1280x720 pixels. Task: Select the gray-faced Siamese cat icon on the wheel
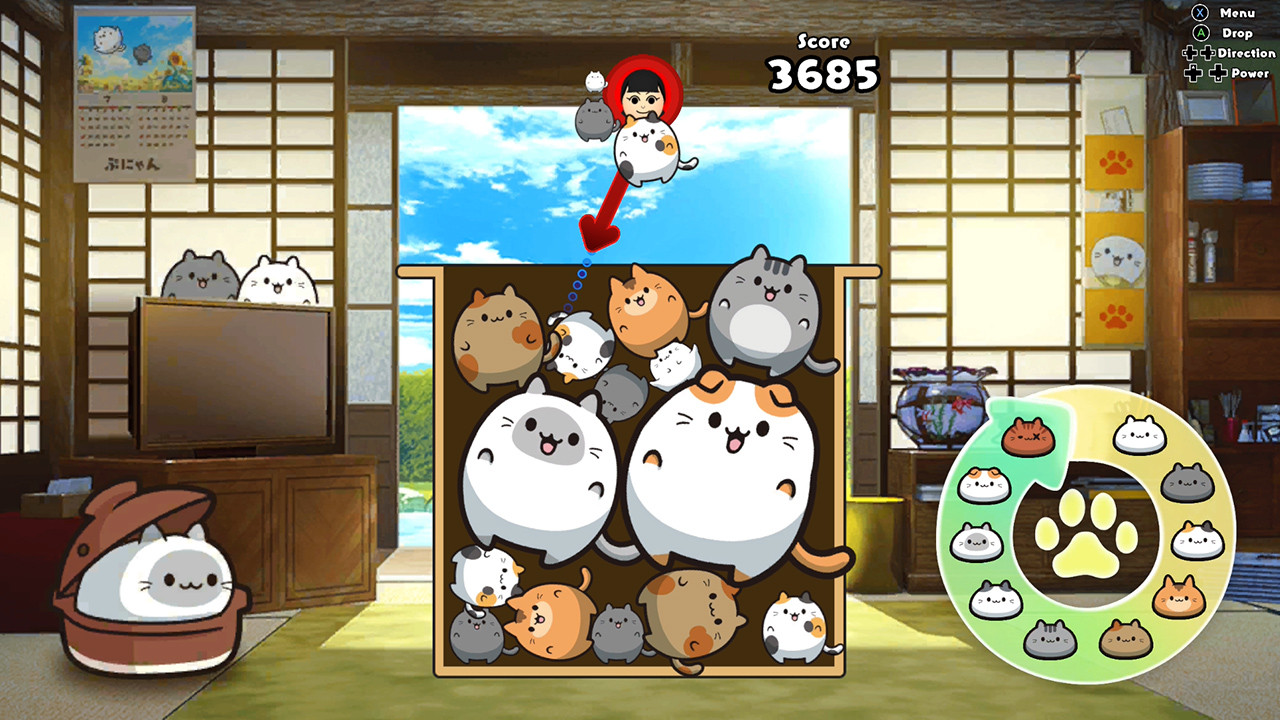[x=977, y=541]
